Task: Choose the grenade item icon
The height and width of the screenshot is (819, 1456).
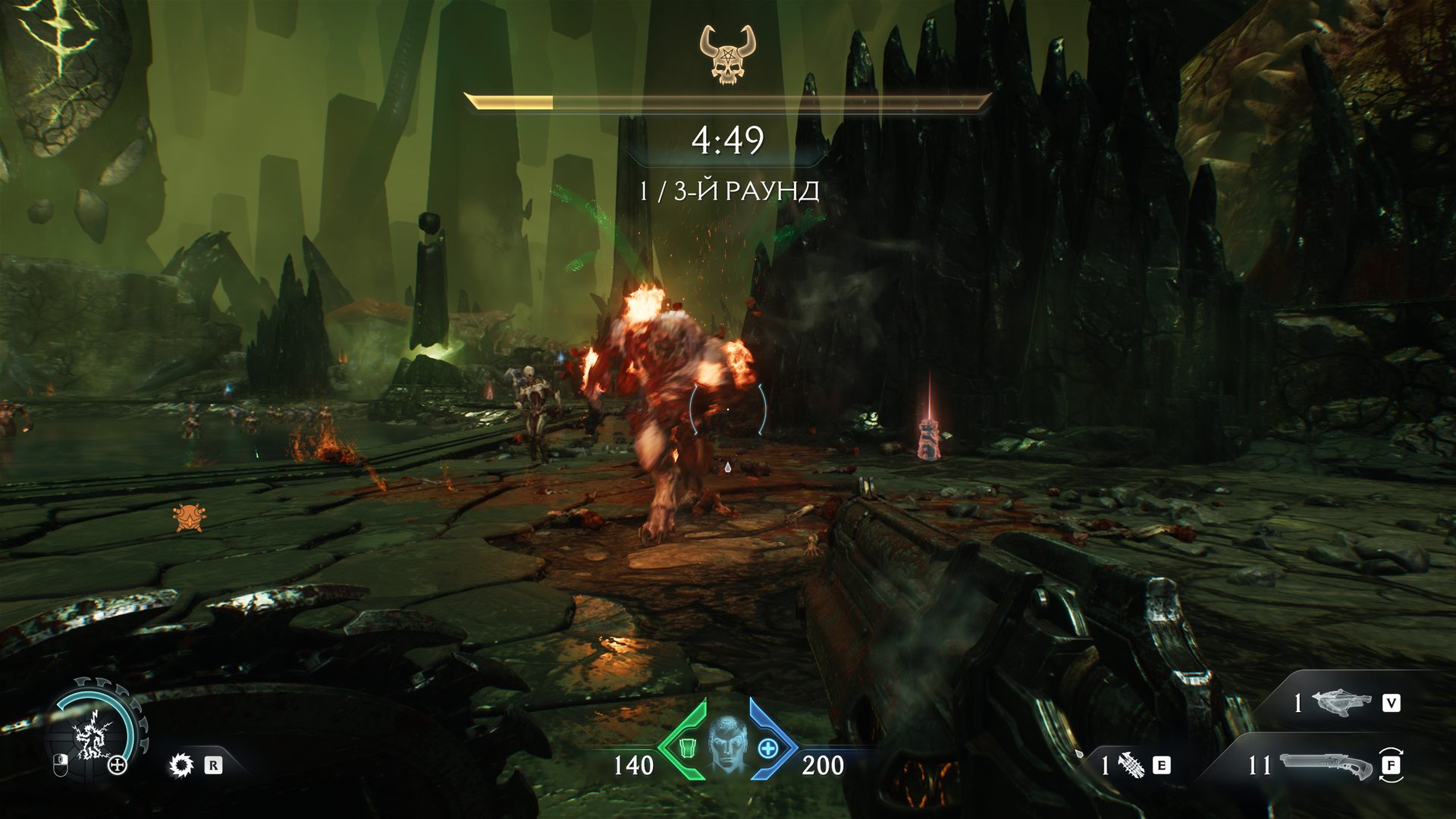Action: [1131, 765]
